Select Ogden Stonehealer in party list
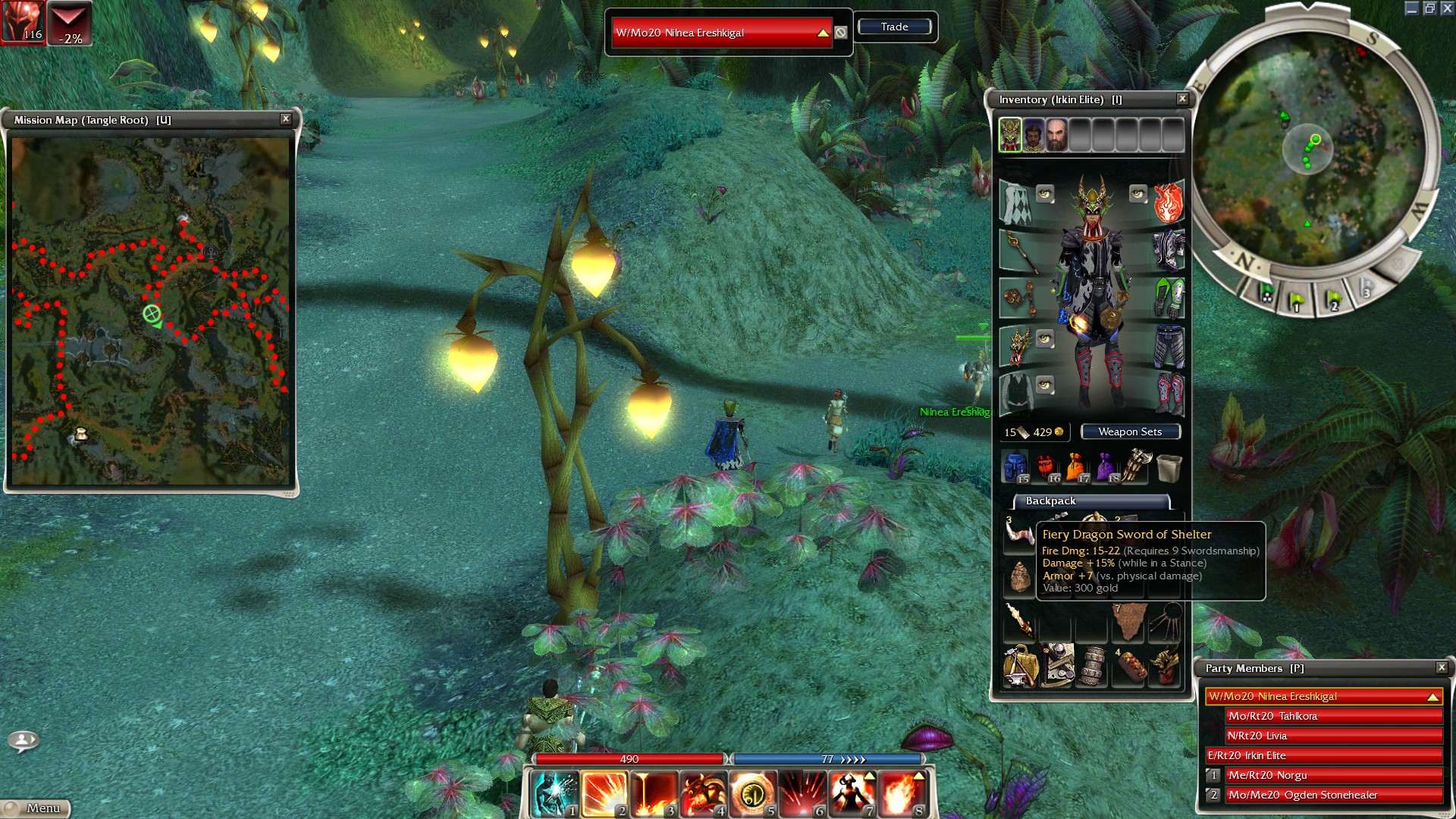Image resolution: width=1456 pixels, height=819 pixels. coord(1333,795)
